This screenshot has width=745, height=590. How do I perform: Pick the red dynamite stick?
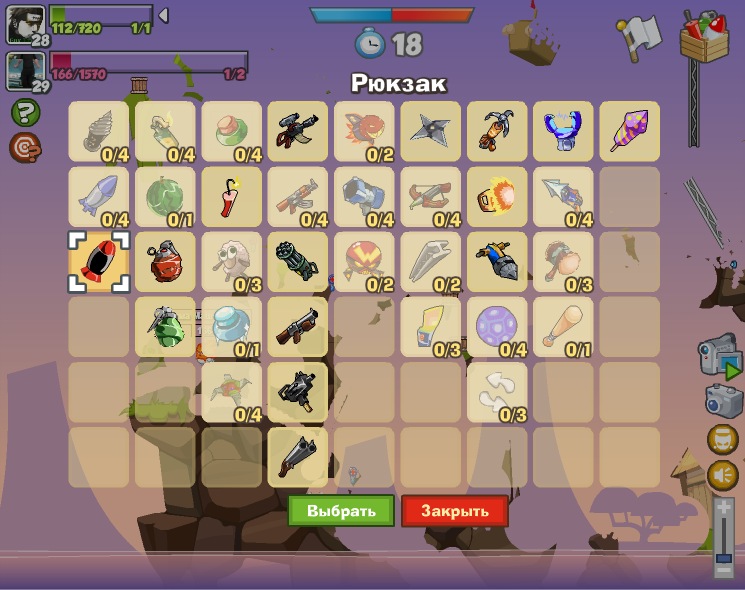click(231, 196)
